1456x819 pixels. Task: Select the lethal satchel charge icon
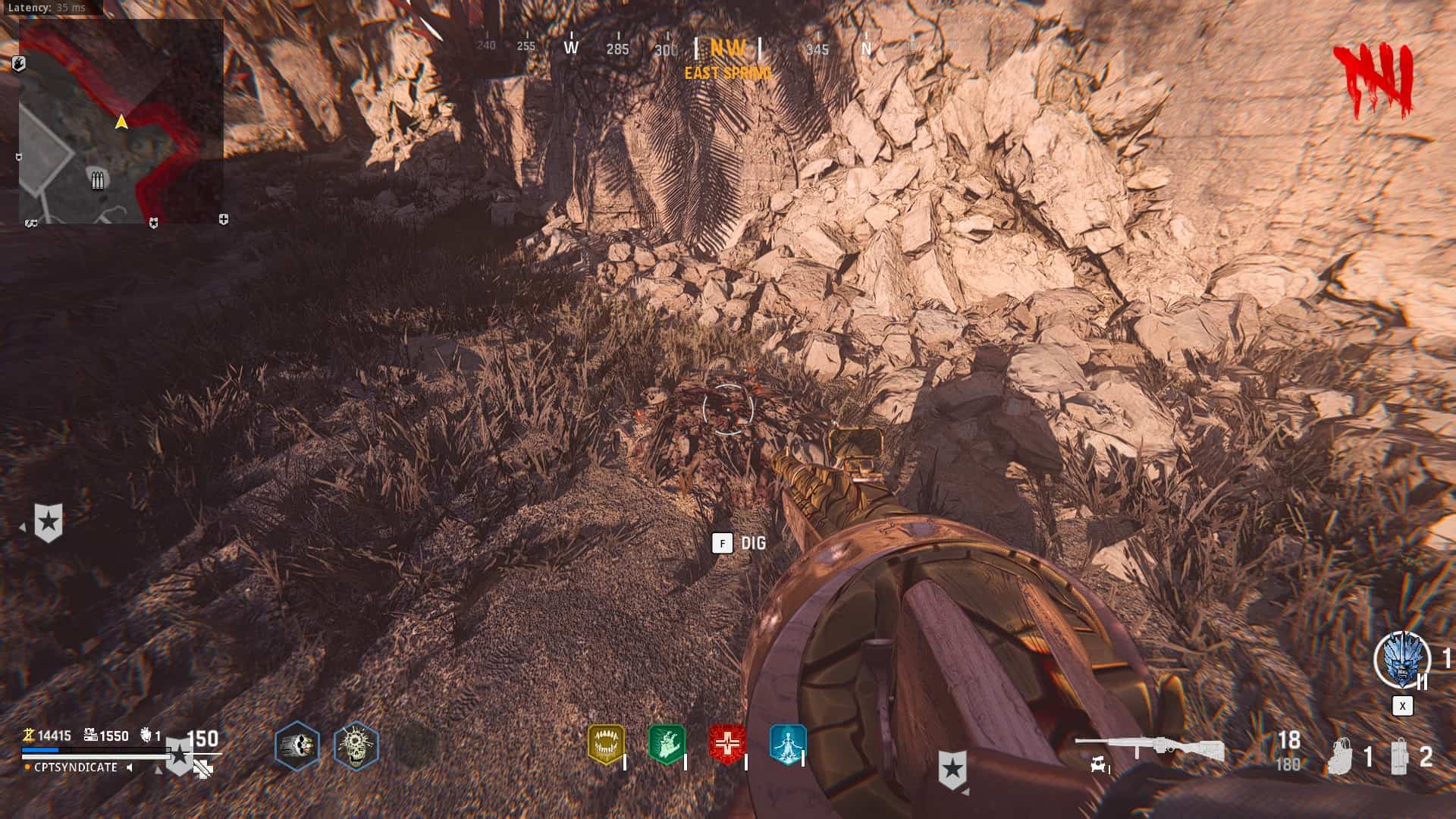(x=1399, y=756)
